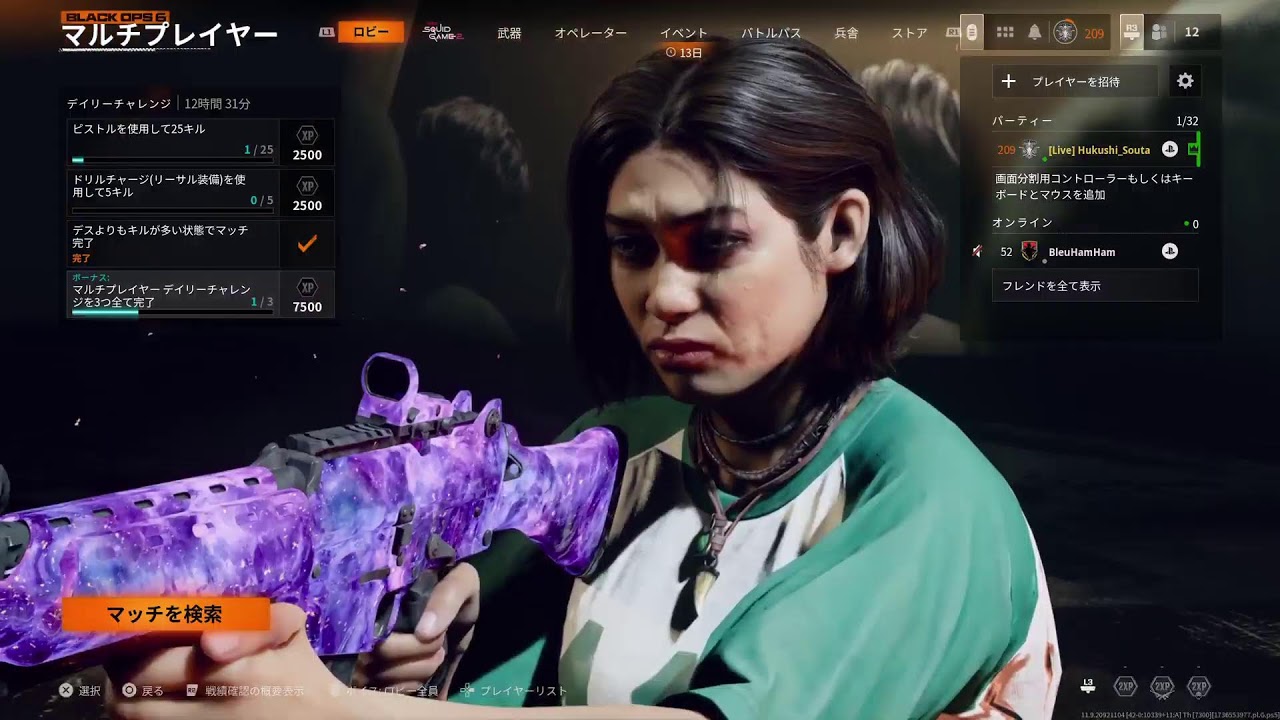
Task: Open the 兵舎 barracks tab
Action: (x=846, y=33)
